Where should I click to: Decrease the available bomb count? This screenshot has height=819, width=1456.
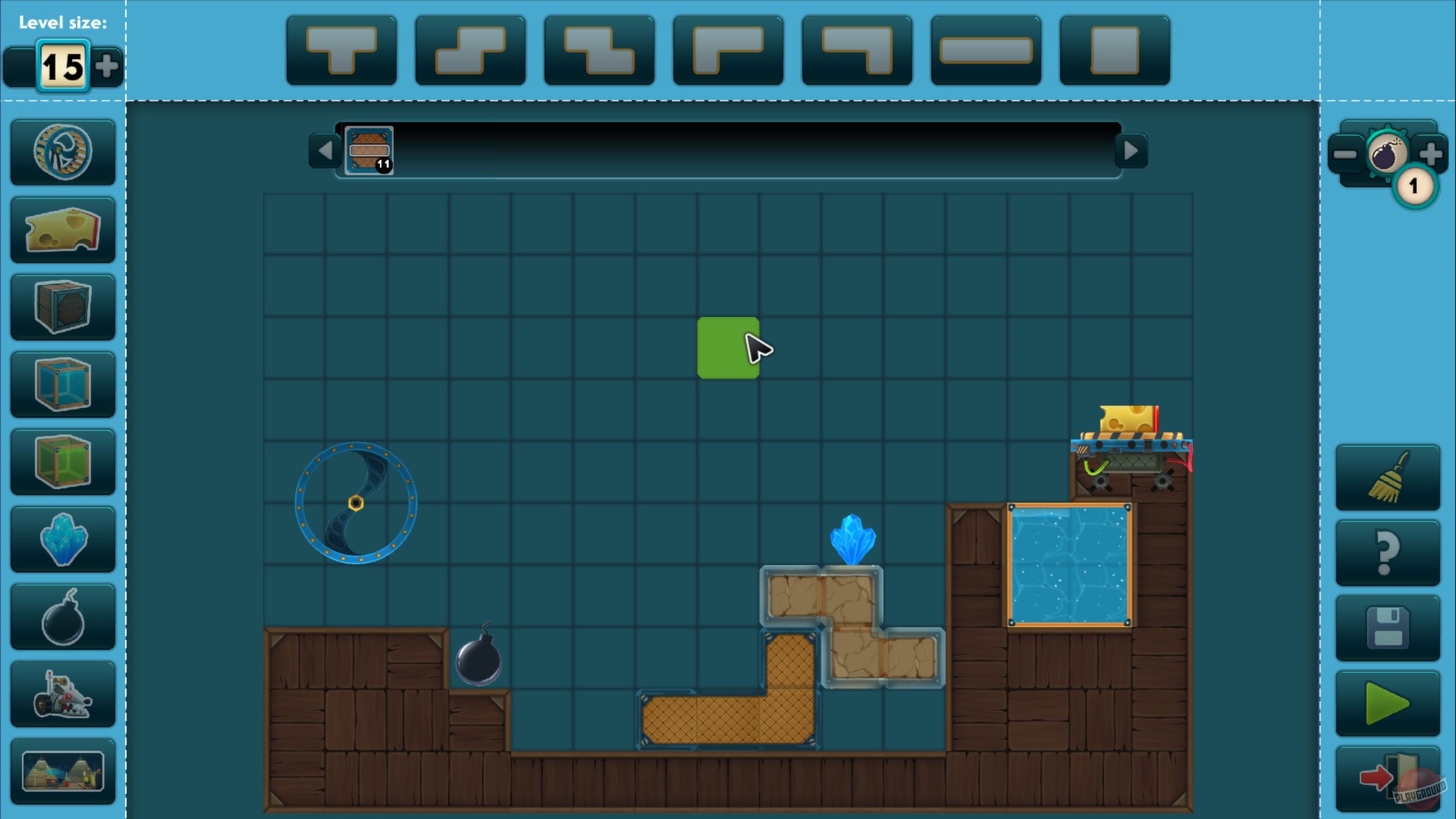click(1346, 155)
